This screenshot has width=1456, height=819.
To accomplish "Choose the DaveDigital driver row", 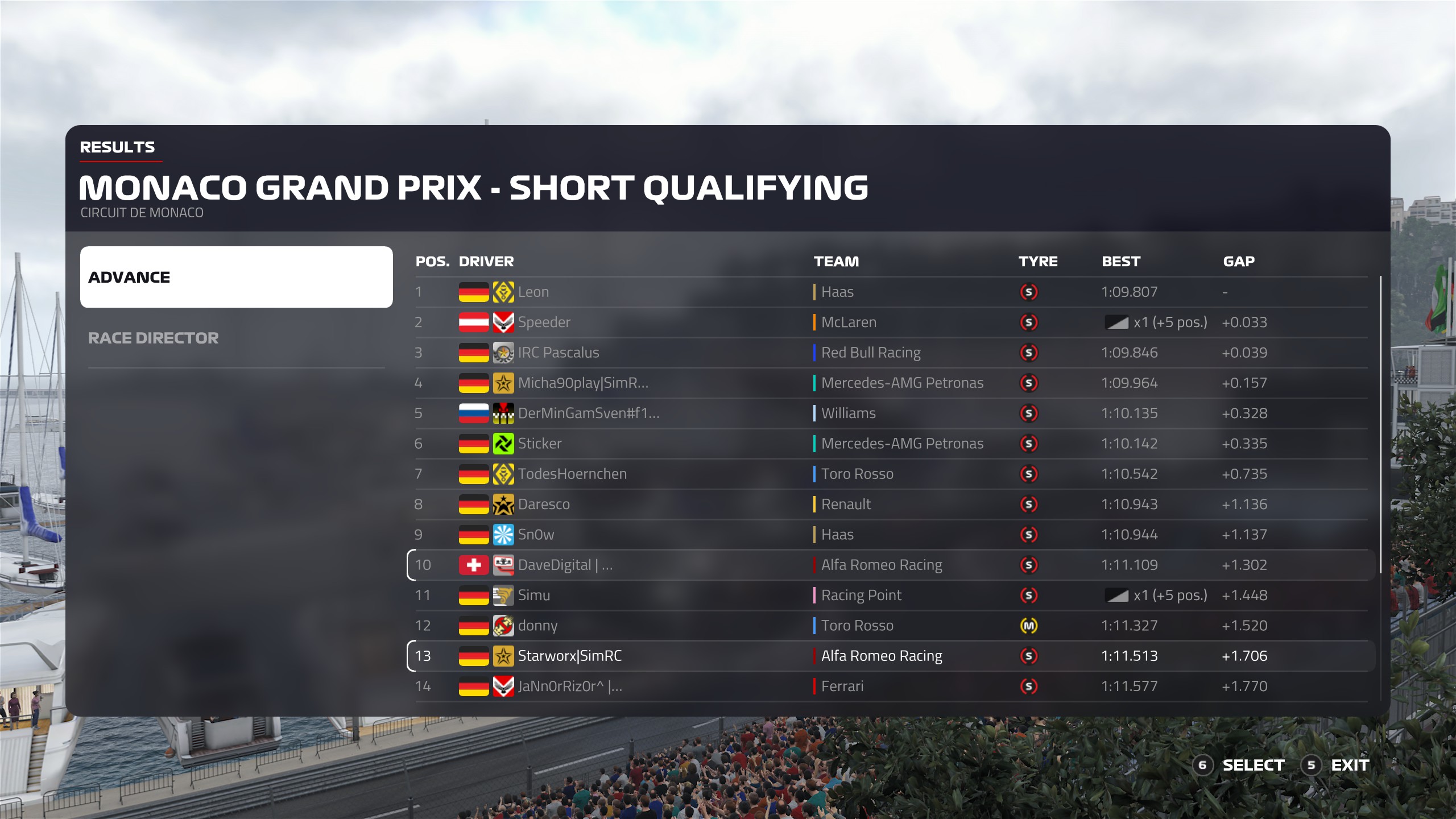I will point(891,565).
